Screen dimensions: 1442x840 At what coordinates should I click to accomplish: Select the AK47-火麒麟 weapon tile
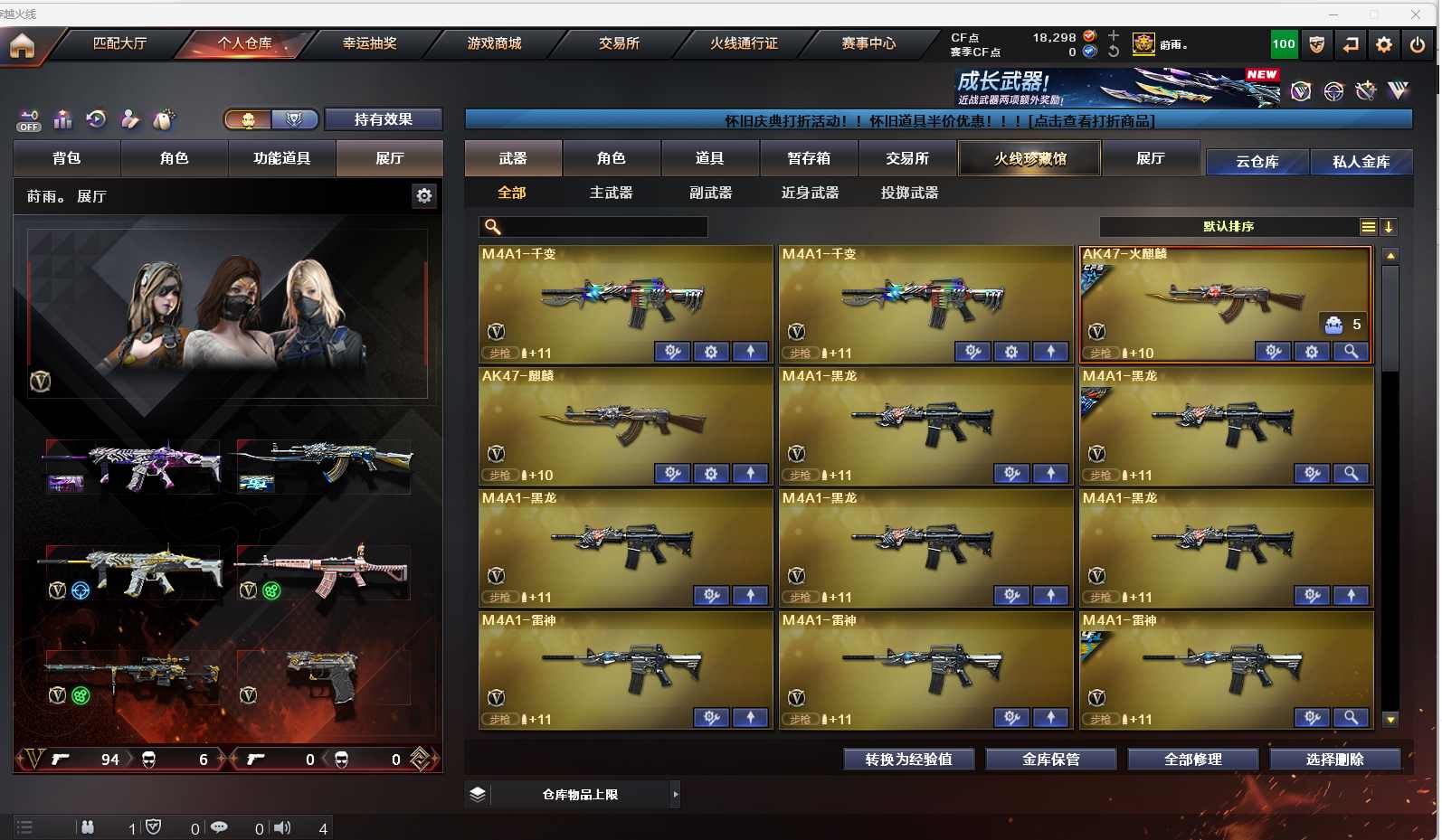pyautogui.click(x=1225, y=303)
